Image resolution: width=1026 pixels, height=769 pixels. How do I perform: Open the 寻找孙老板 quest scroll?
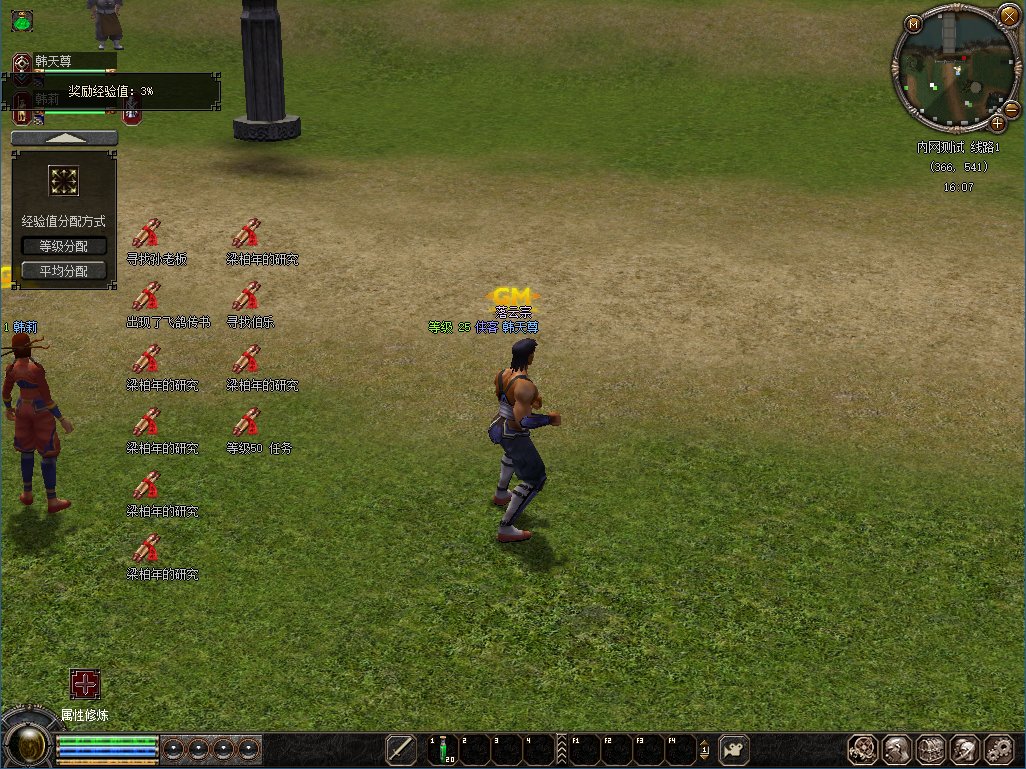(147, 233)
